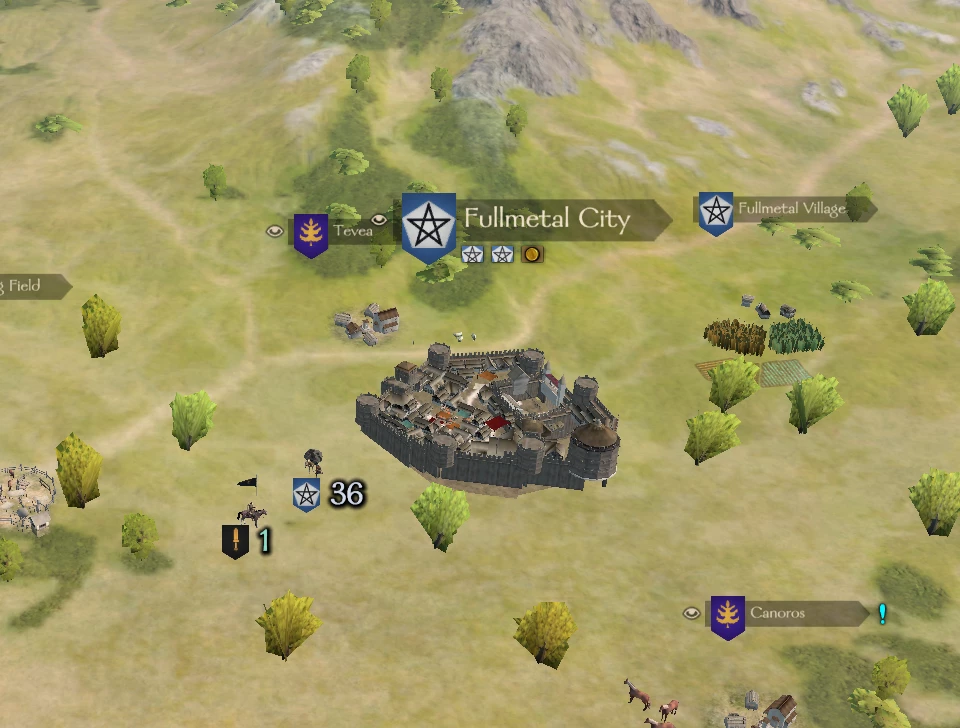Toggle the eye tracking icon beside Canoros
The height and width of the screenshot is (728, 960).
point(691,613)
